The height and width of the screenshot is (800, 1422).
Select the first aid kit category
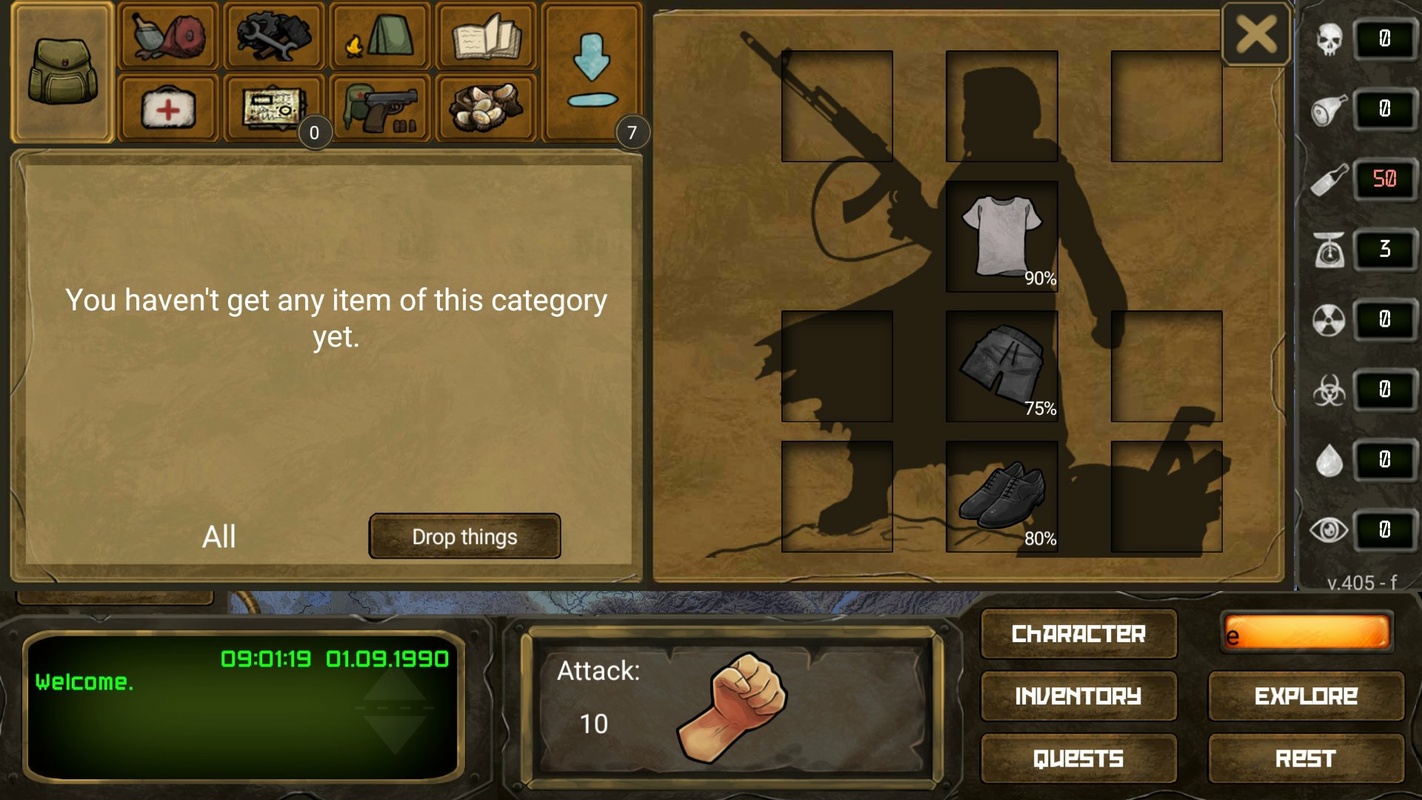[x=168, y=108]
